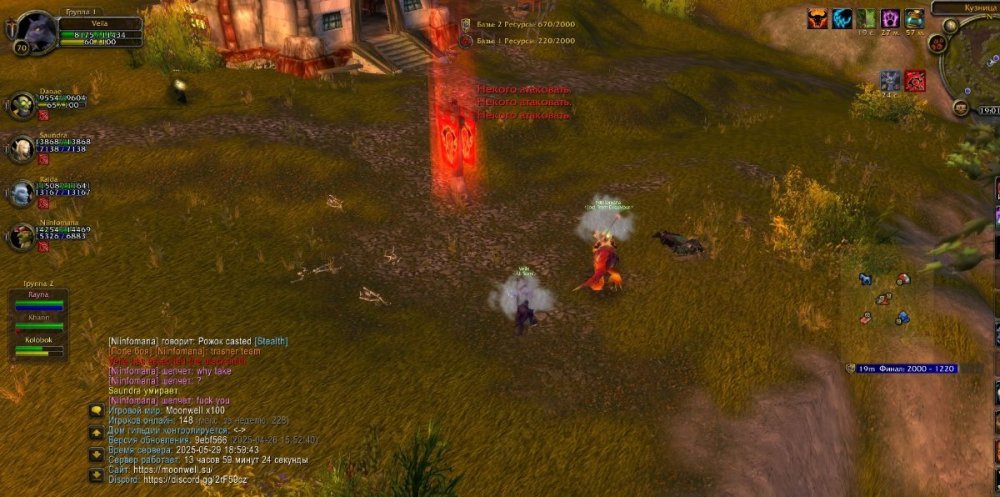Click the chat scroll-down arrow button

click(x=96, y=454)
